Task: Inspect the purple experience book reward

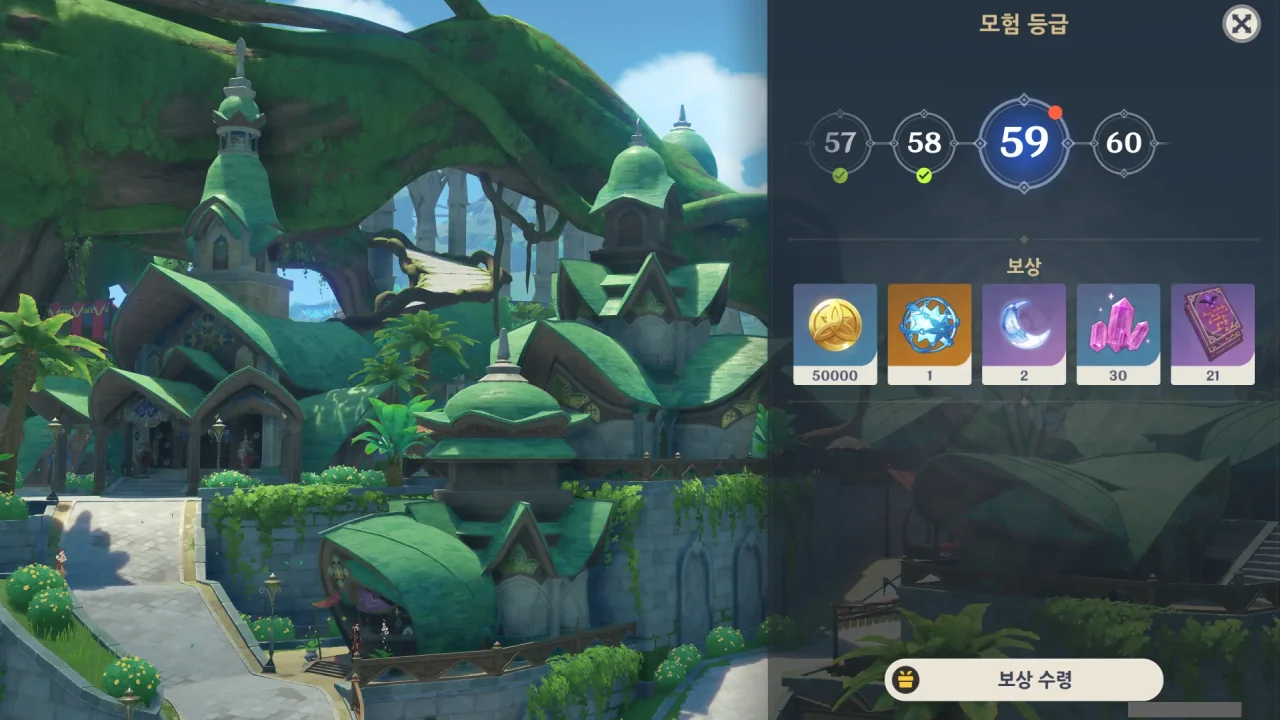Action: pos(1212,334)
